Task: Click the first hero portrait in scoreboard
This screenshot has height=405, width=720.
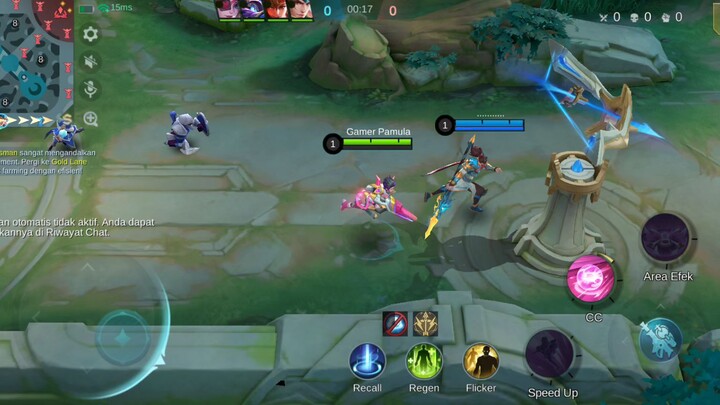Action: (227, 10)
